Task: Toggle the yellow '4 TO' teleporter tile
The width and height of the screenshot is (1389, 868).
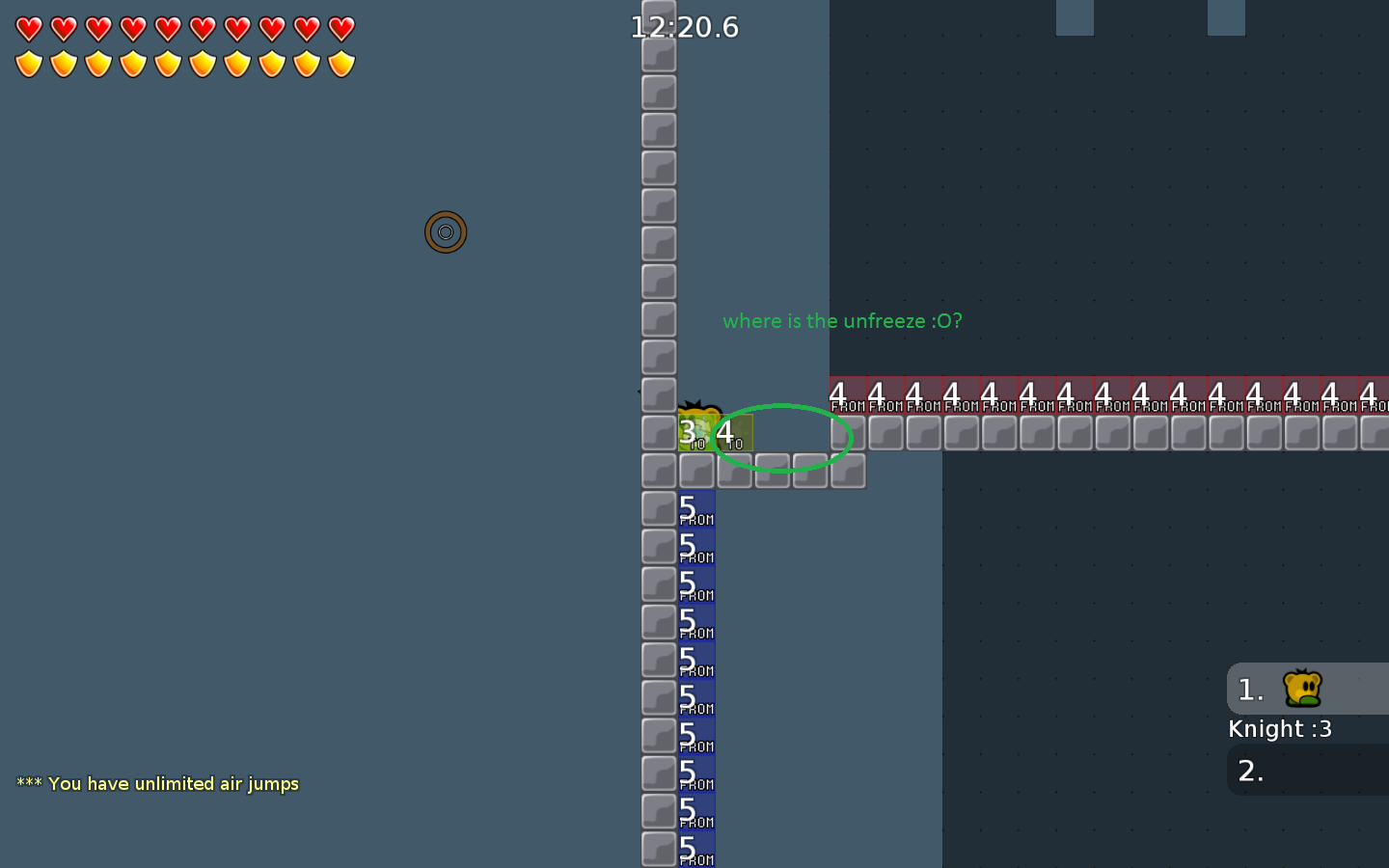Action: [734, 434]
